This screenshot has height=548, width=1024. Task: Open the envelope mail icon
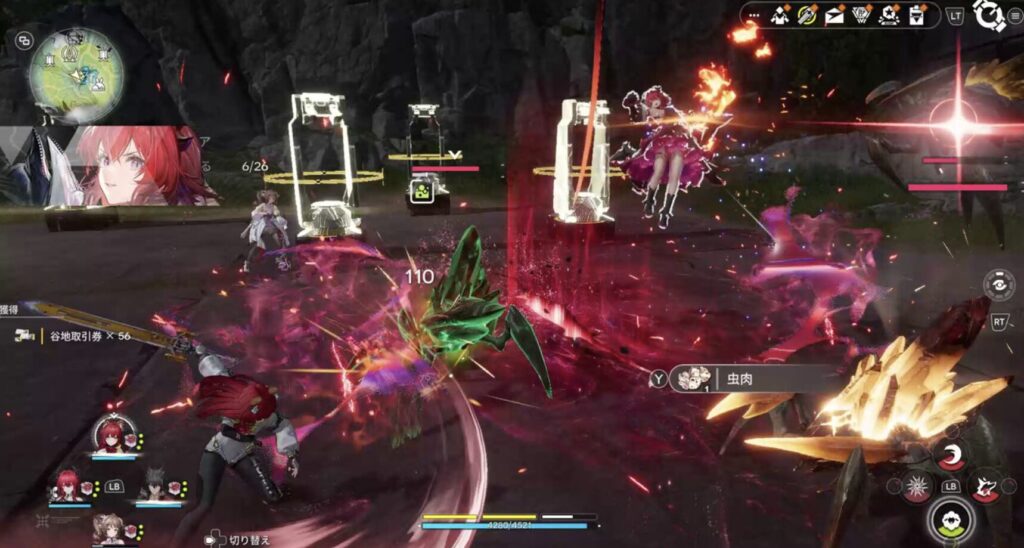coord(834,15)
